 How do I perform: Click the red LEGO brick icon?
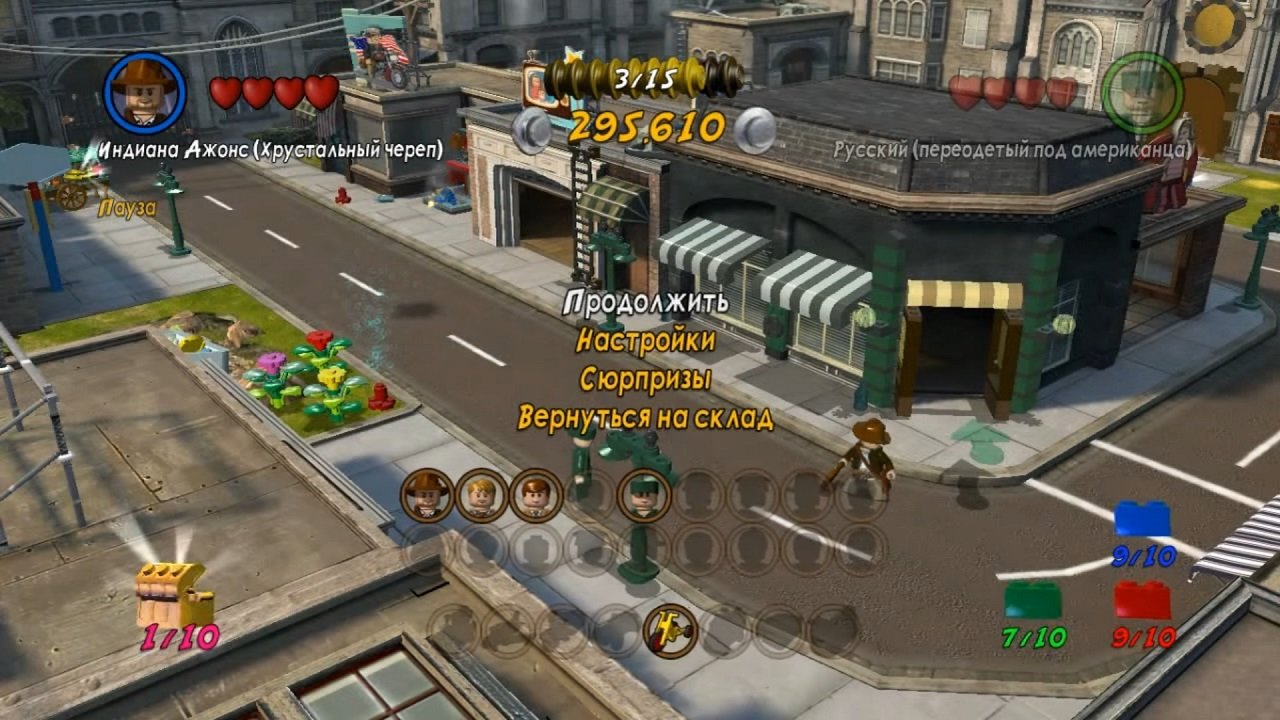(x=1142, y=599)
